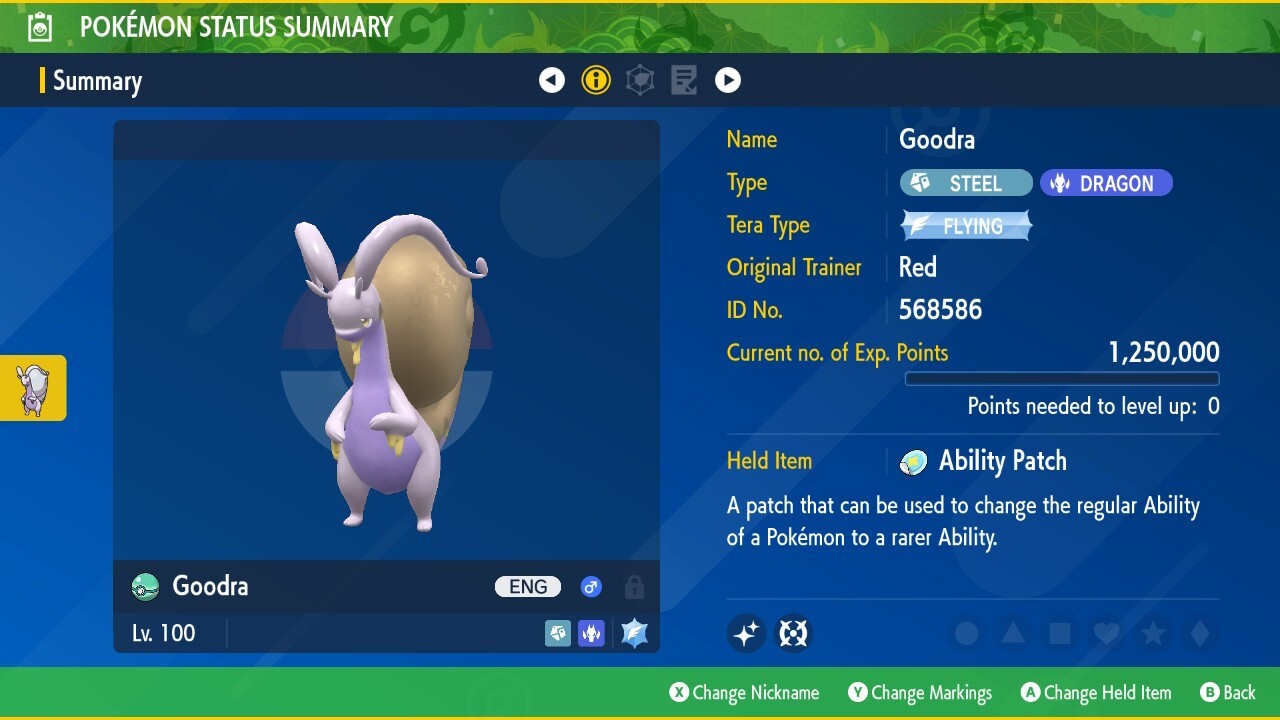Screen dimensions: 1280x720
Task: Toggle the heart marking
Action: 1106,633
